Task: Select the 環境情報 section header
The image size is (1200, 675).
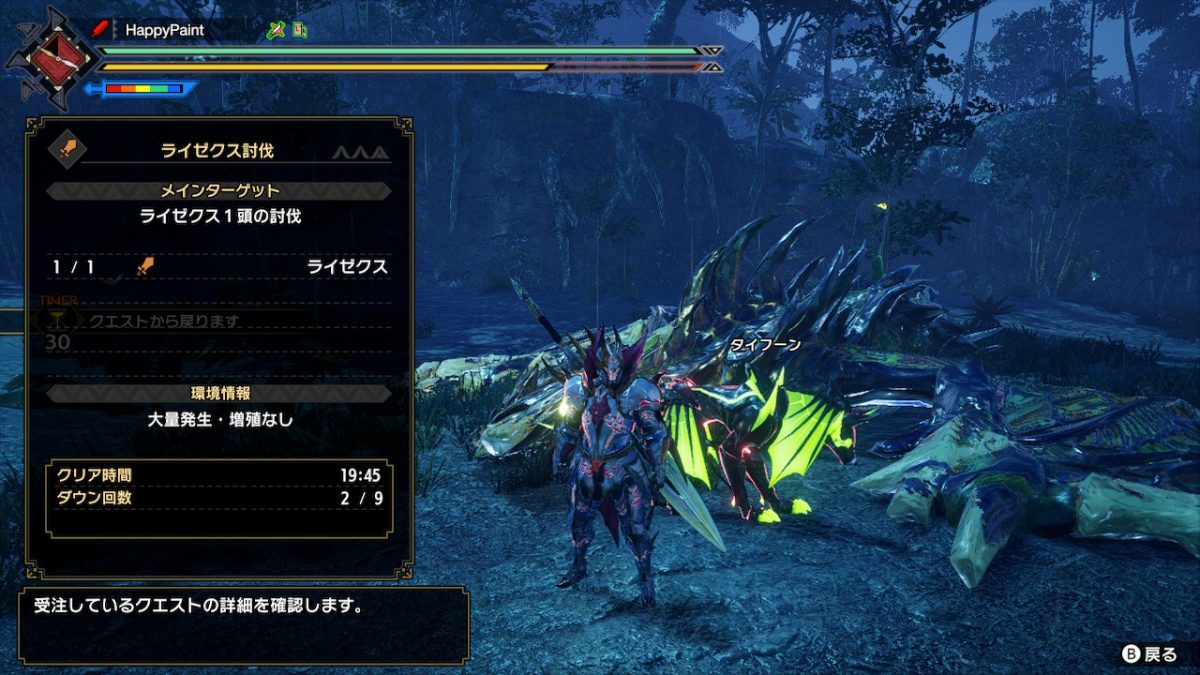Action: point(219,394)
